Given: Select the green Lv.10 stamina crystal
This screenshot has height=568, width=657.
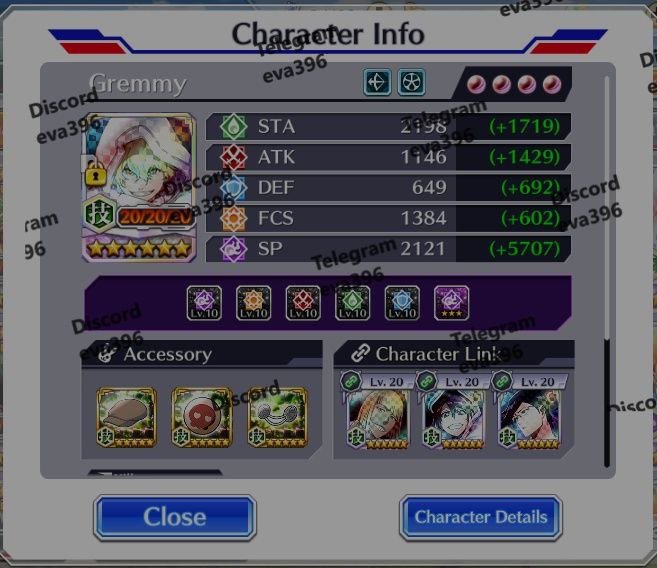Looking at the screenshot, I should (x=353, y=303).
